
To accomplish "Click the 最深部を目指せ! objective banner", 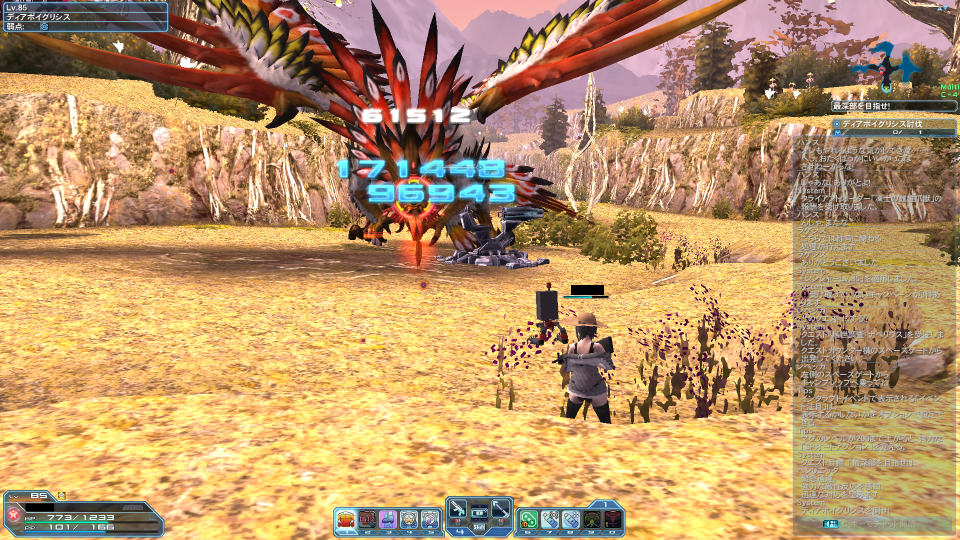I will point(889,105).
